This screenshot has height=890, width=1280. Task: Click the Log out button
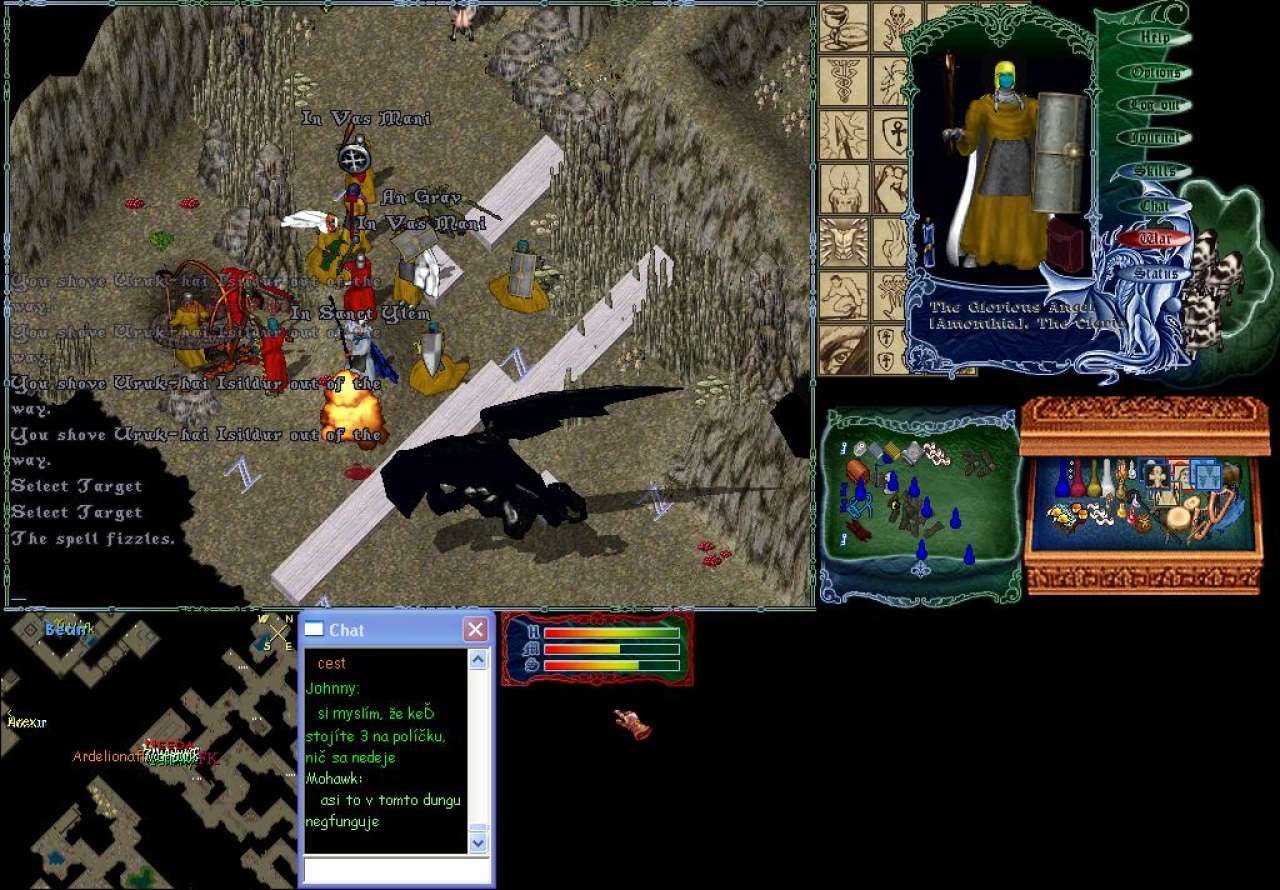click(1155, 105)
